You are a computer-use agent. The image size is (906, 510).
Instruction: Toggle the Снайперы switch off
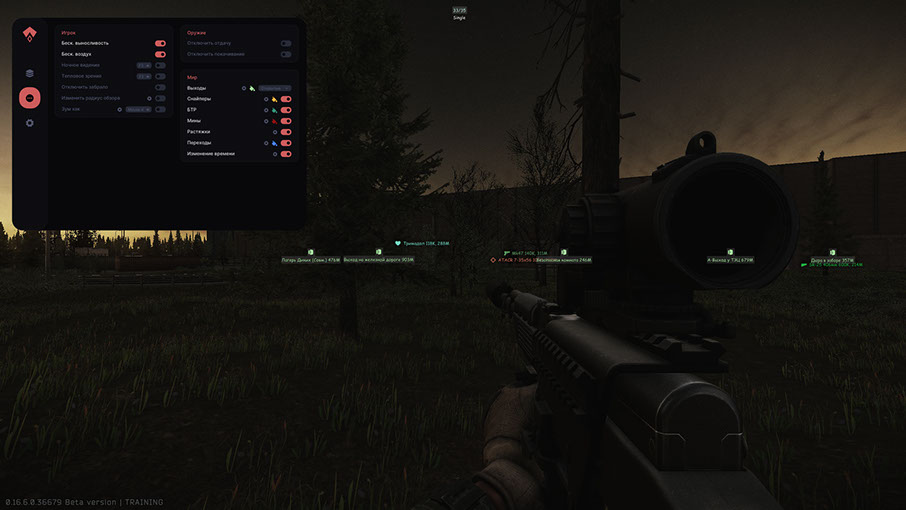coord(286,99)
